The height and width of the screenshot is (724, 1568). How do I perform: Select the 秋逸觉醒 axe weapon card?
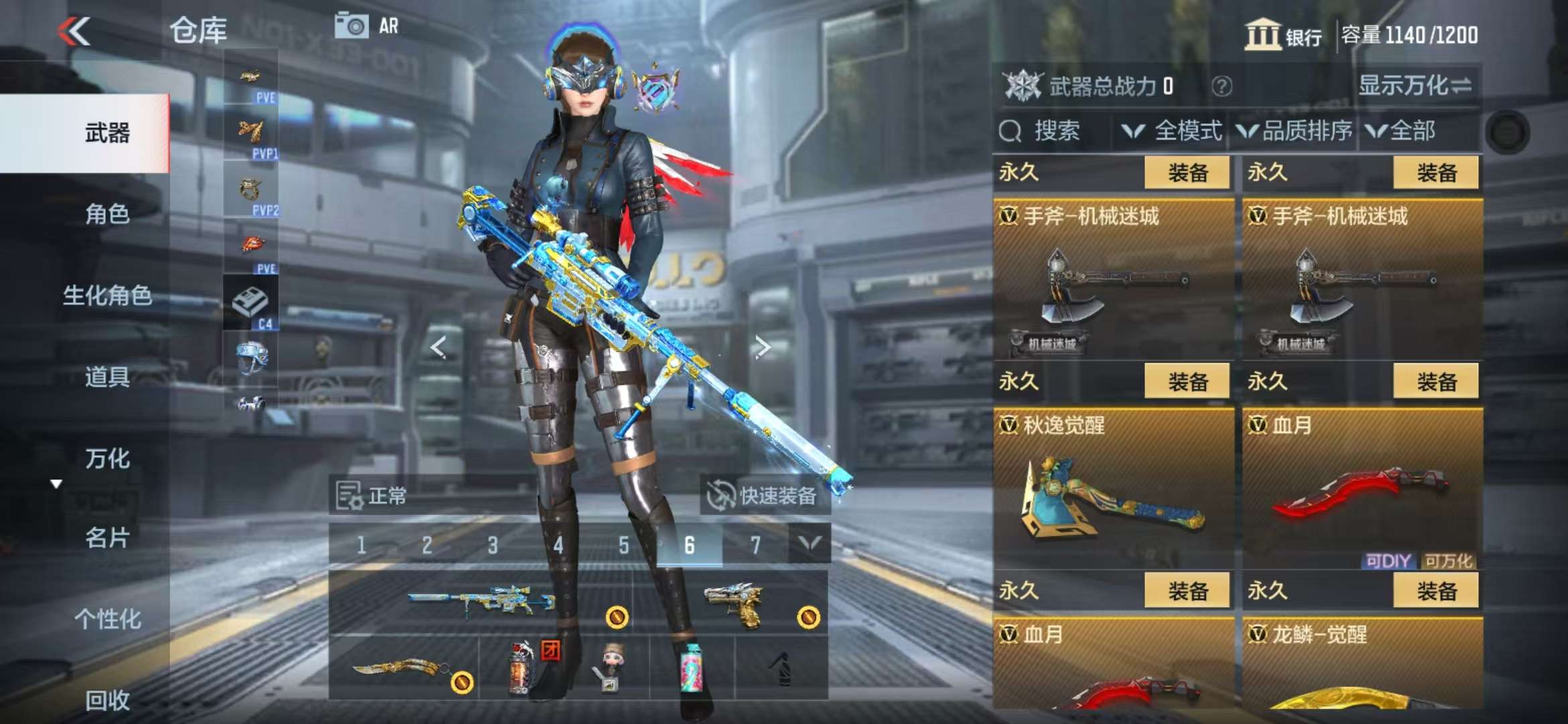pos(1112,489)
